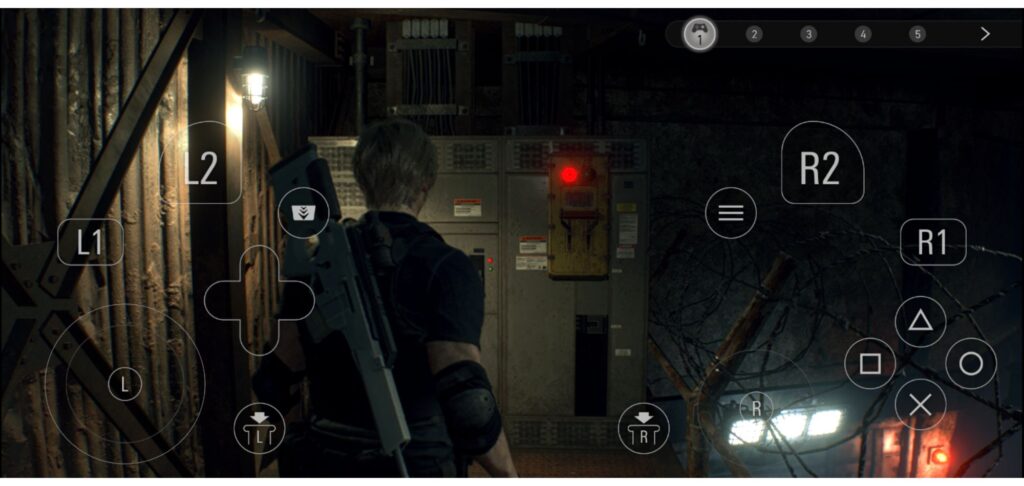Touch the right analog stick marked R
Image resolution: width=1024 pixels, height=486 pixels.
point(757,406)
